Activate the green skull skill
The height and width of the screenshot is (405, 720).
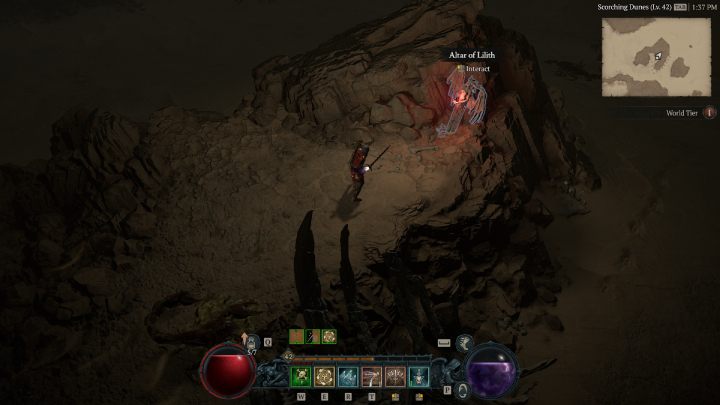(x=300, y=377)
